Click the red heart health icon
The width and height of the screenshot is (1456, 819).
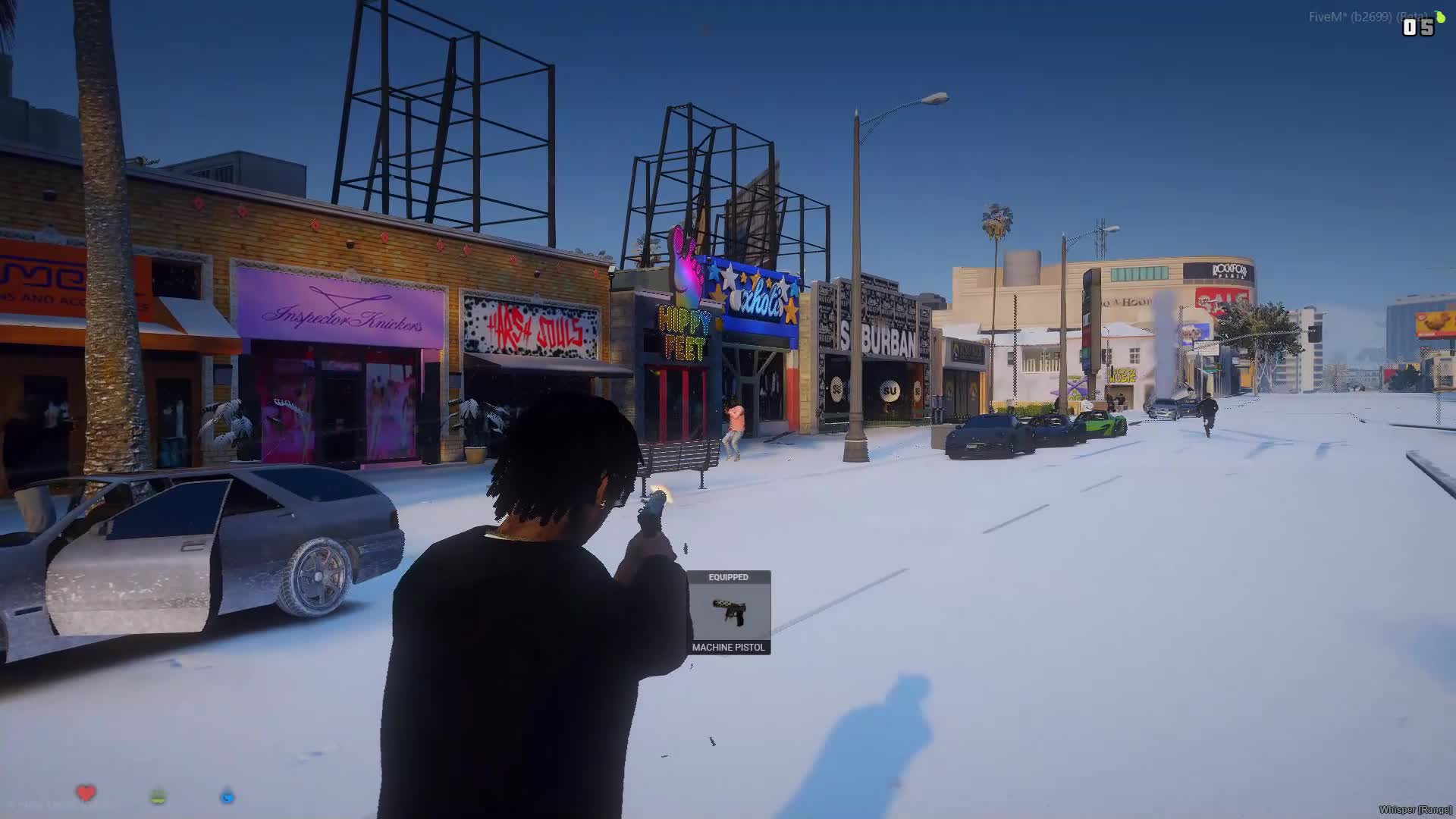(x=86, y=793)
